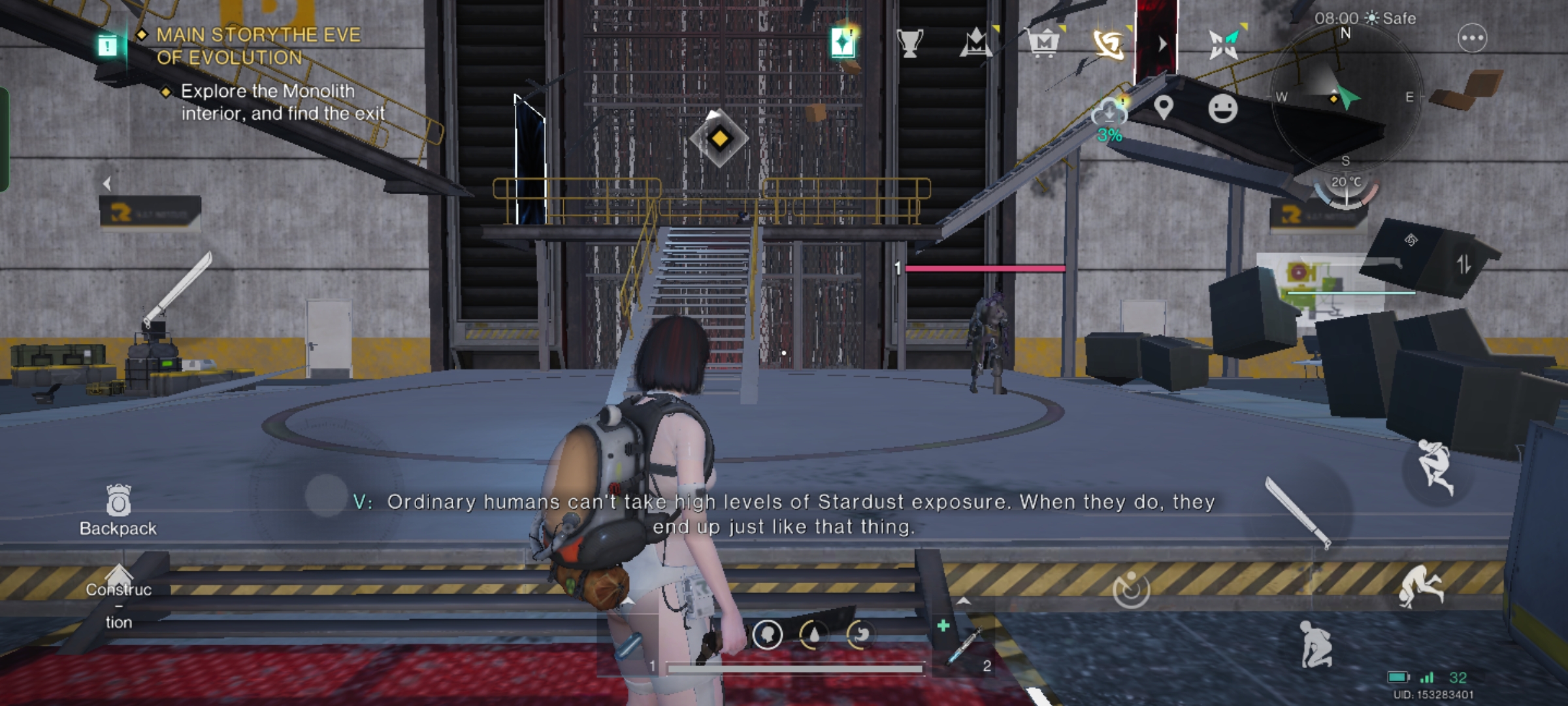Open the crown M icon
Image resolution: width=1568 pixels, height=706 pixels.
point(976,44)
